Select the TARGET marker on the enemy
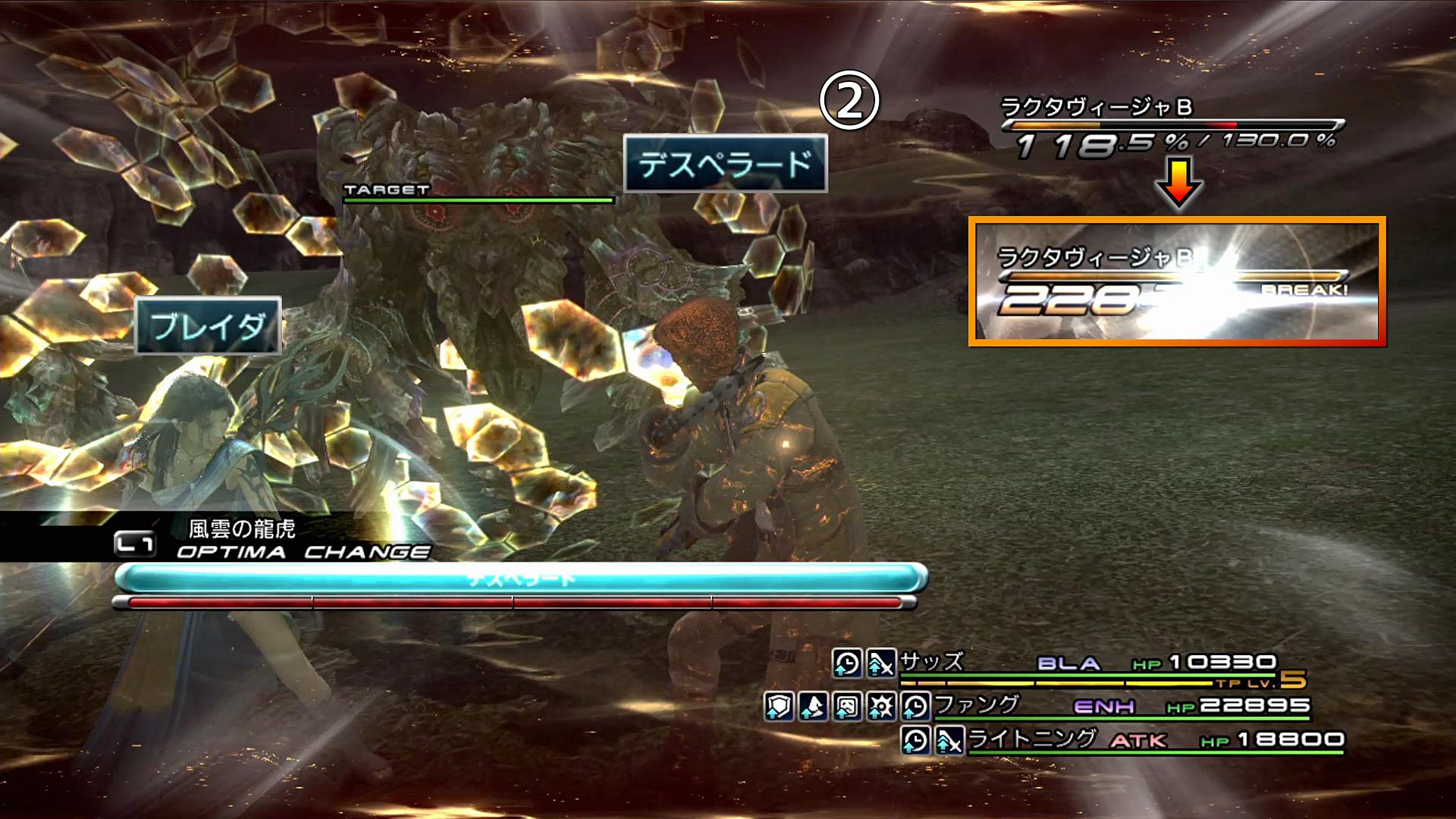Image resolution: width=1456 pixels, height=819 pixels. pos(387,190)
